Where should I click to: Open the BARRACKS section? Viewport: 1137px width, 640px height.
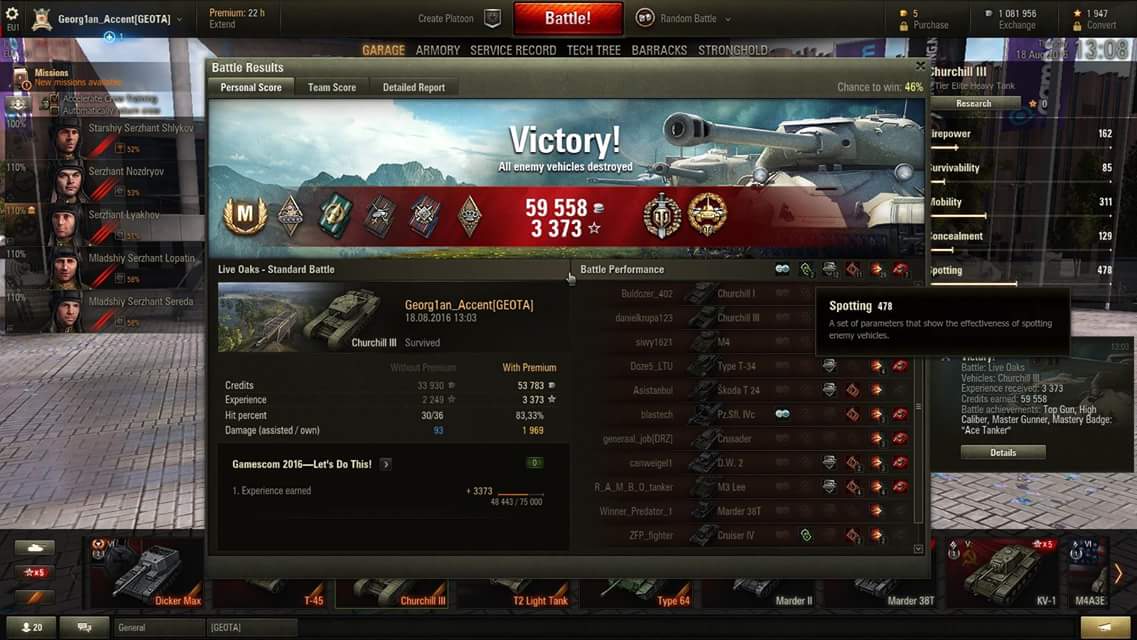click(x=659, y=50)
